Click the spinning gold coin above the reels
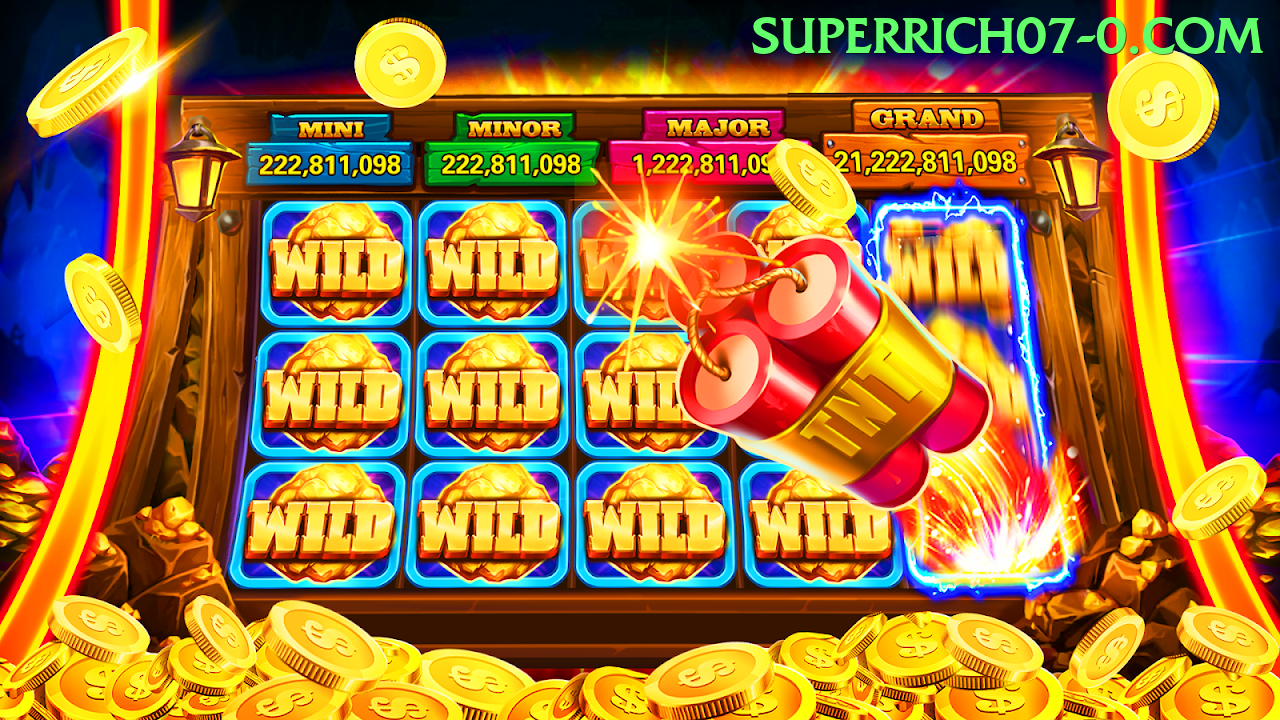1280x720 pixels. click(x=398, y=60)
